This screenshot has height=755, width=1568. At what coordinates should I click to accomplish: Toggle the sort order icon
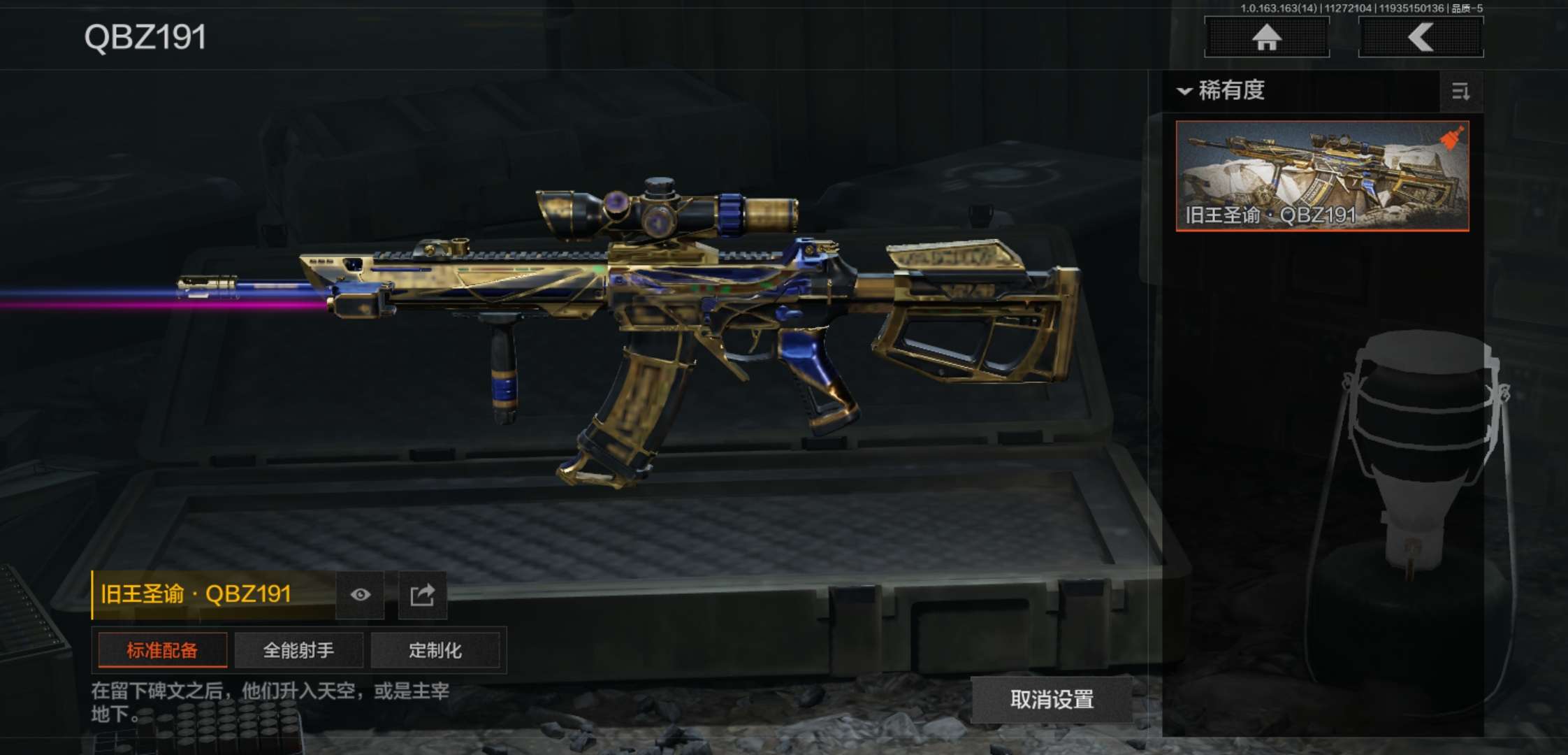[x=1460, y=92]
